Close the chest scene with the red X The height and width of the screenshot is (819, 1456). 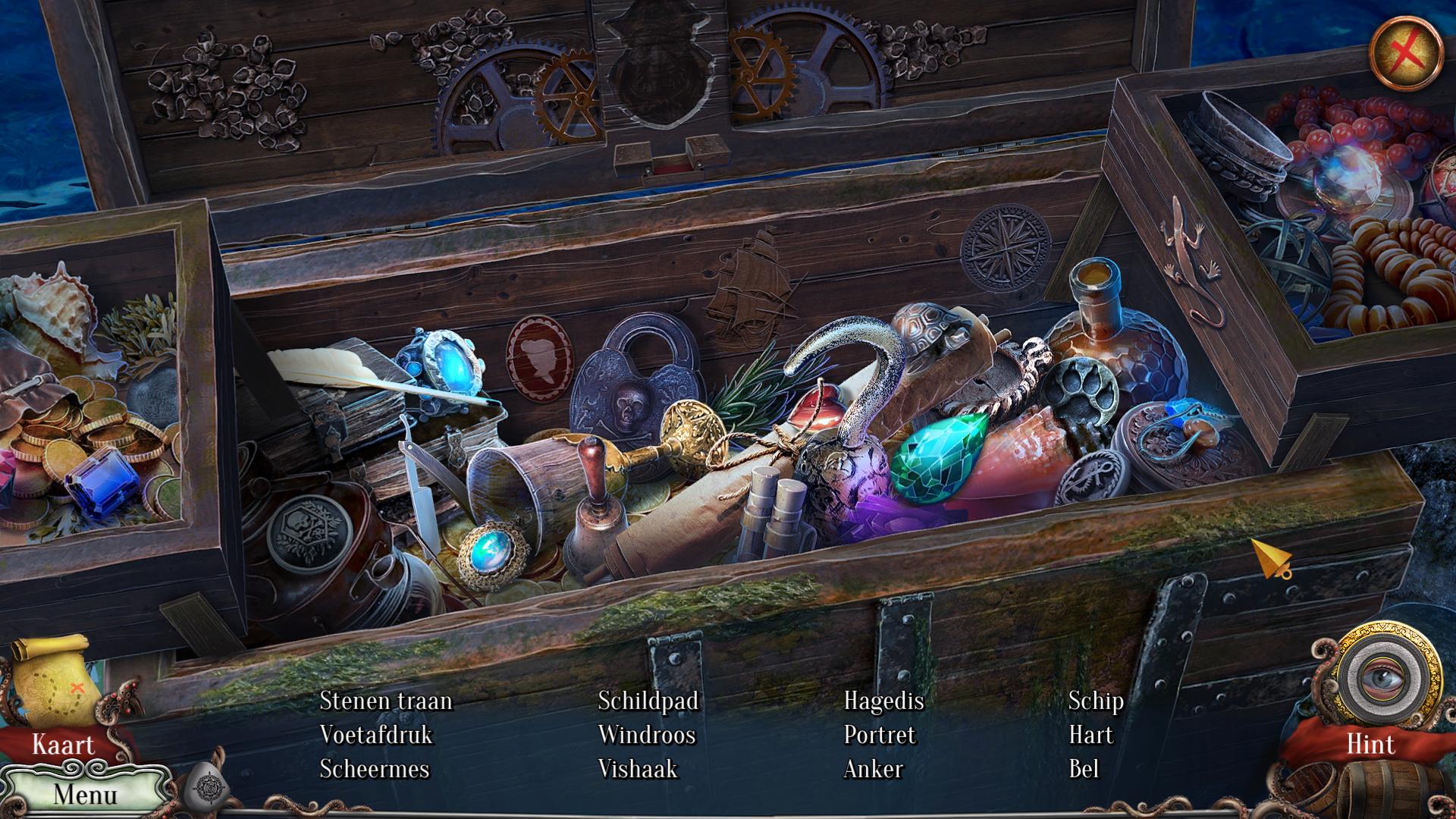[1405, 52]
